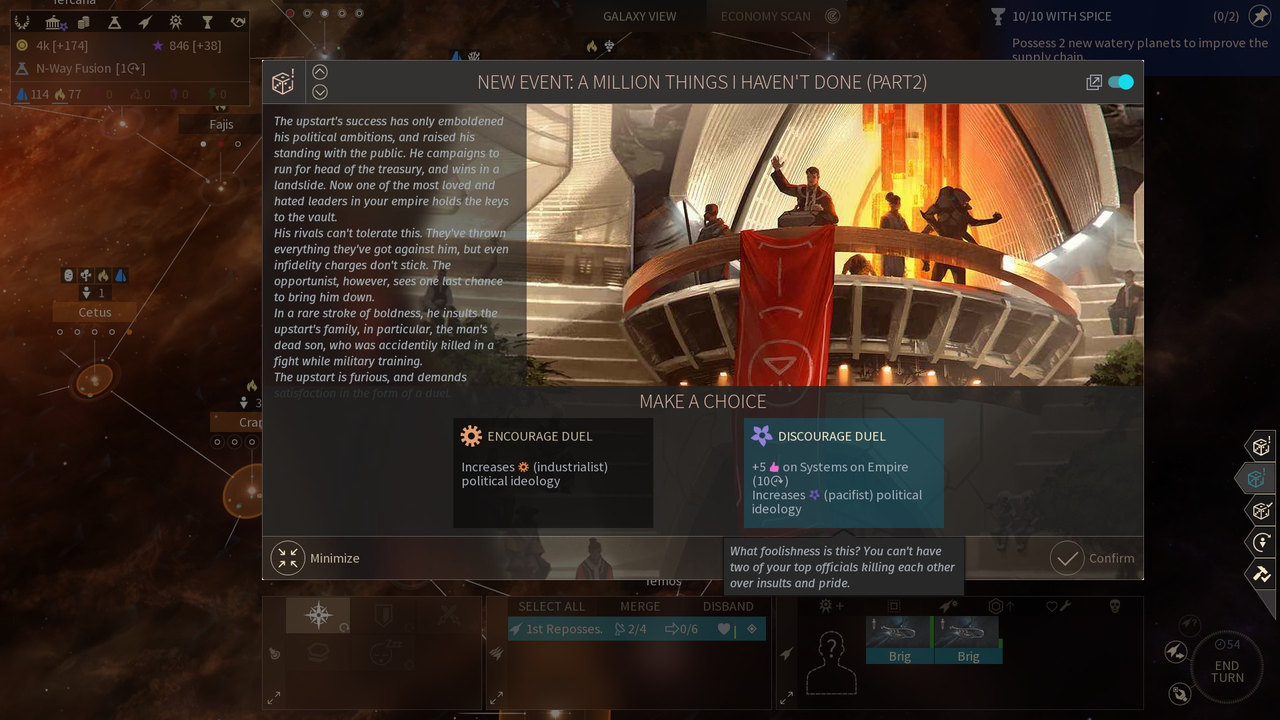Open diplomacy via the handshake icon
The width and height of the screenshot is (1280, 720).
(238, 22)
